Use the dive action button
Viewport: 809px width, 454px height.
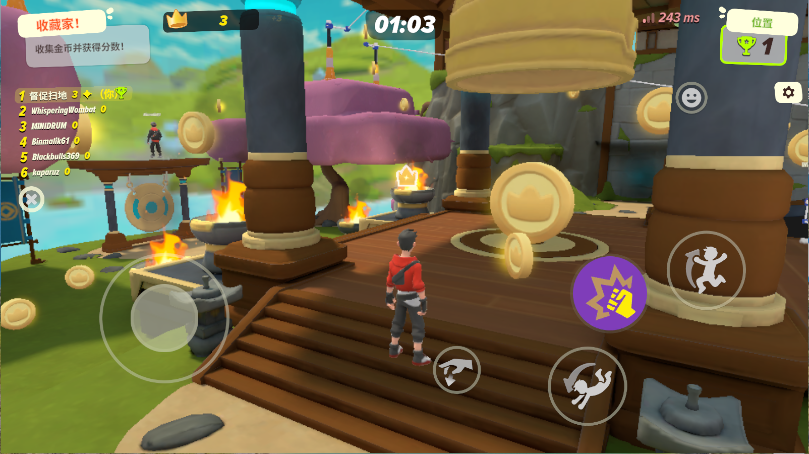(587, 385)
